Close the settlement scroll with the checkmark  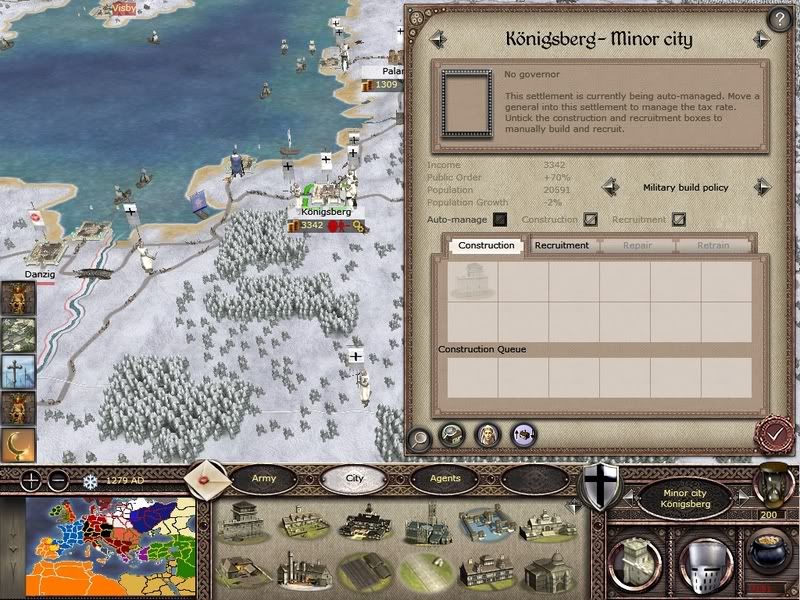tap(772, 435)
